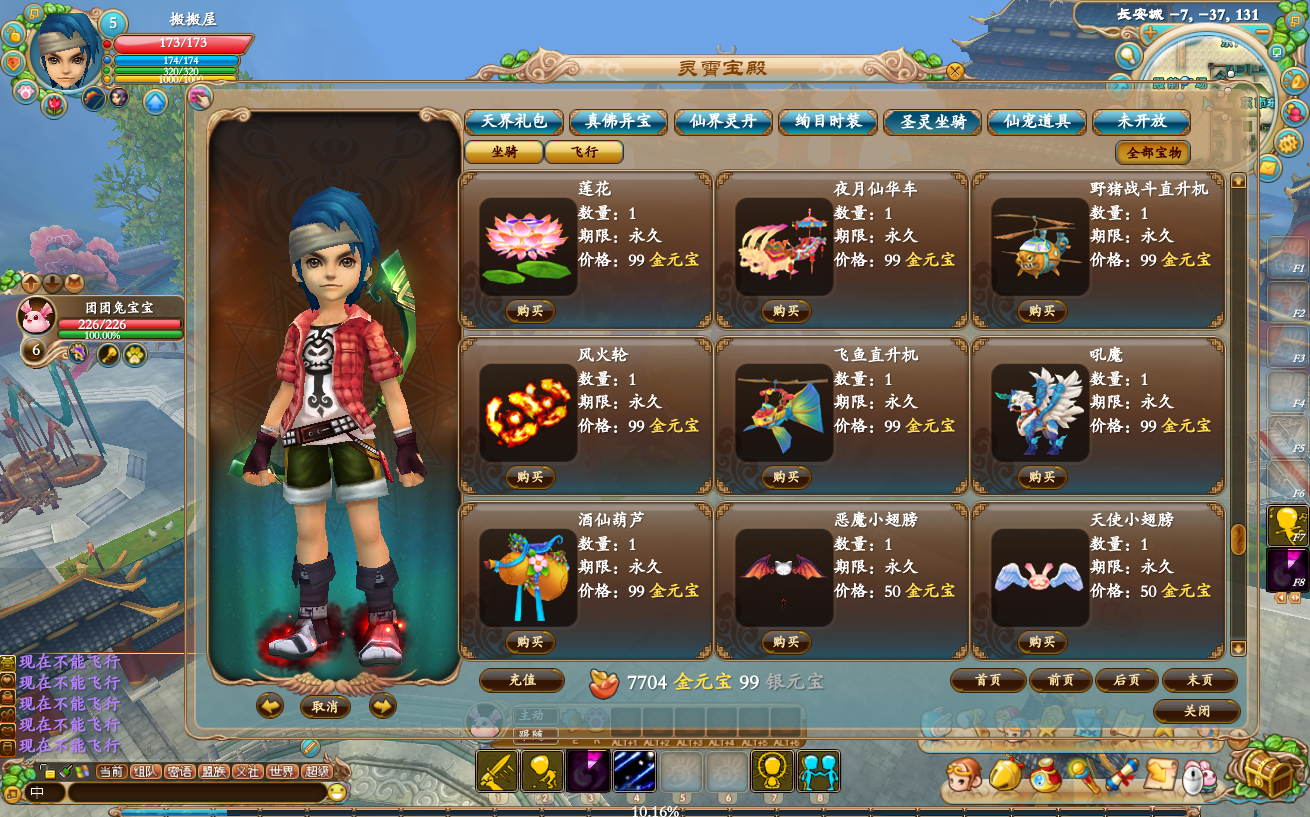This screenshot has width=1310, height=817.
Task: Show all items with 全部宝物
Action: coord(1153,153)
